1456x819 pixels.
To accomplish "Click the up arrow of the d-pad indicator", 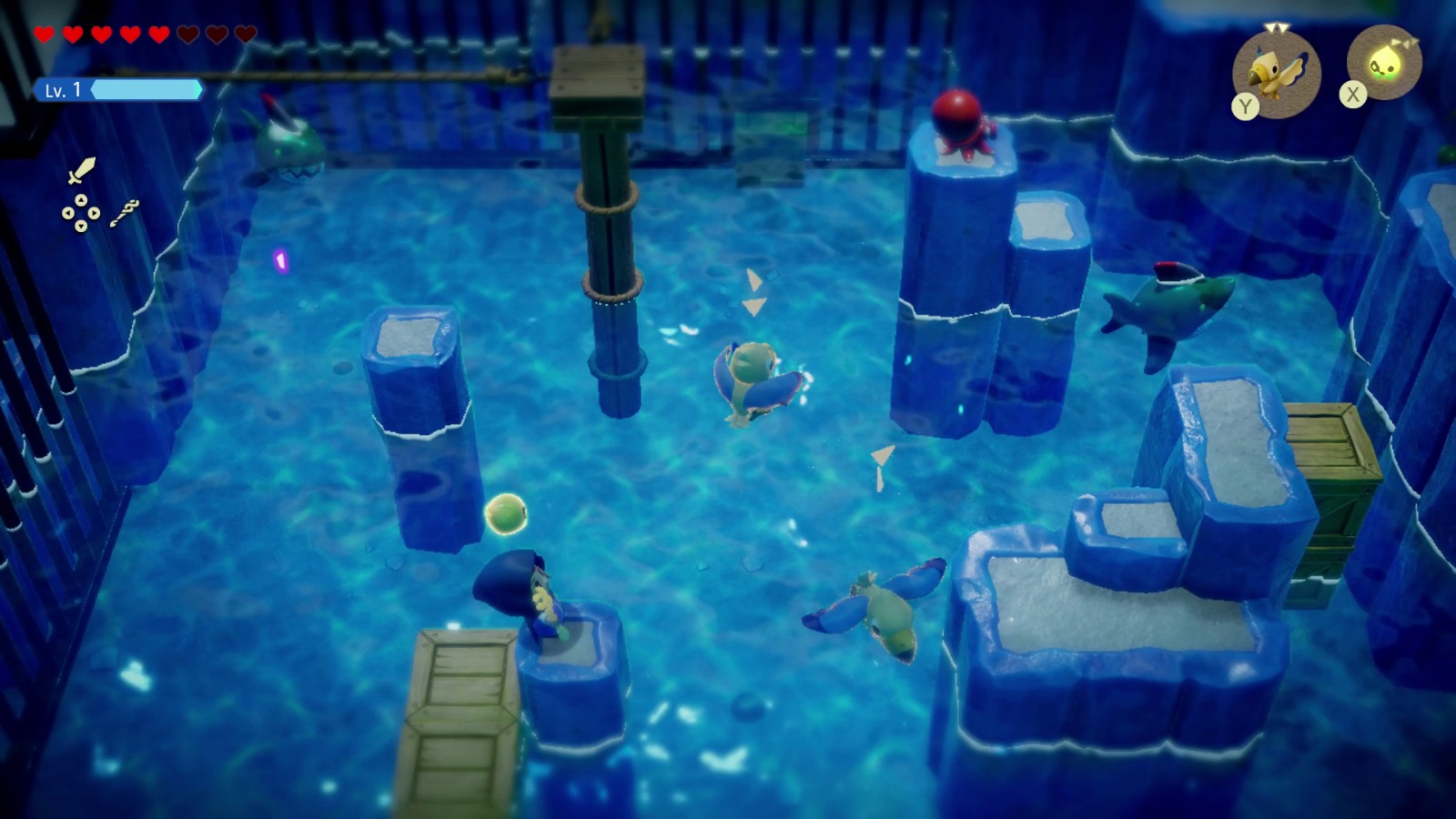I will (x=81, y=200).
